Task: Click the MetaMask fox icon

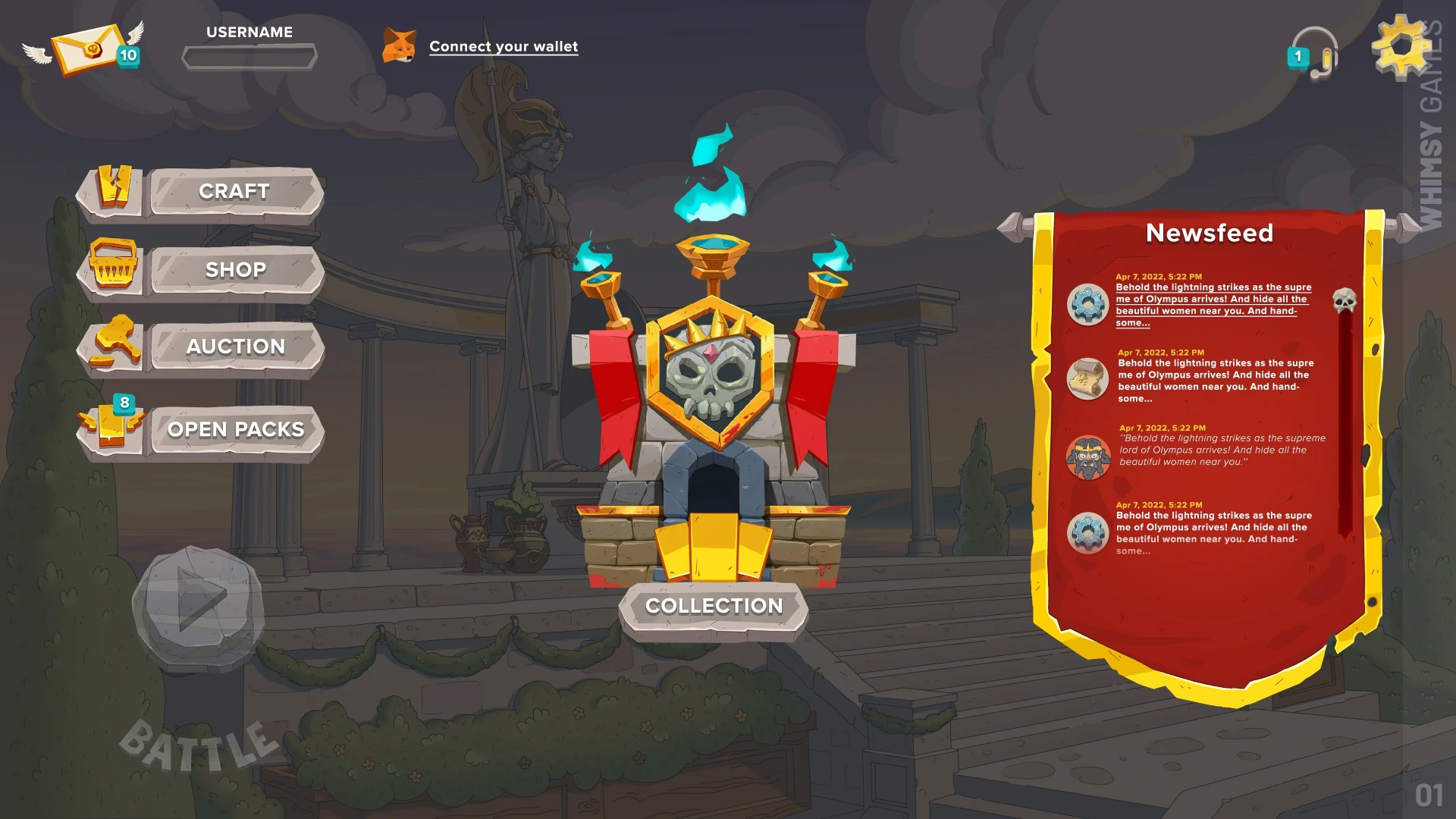Action: tap(400, 45)
